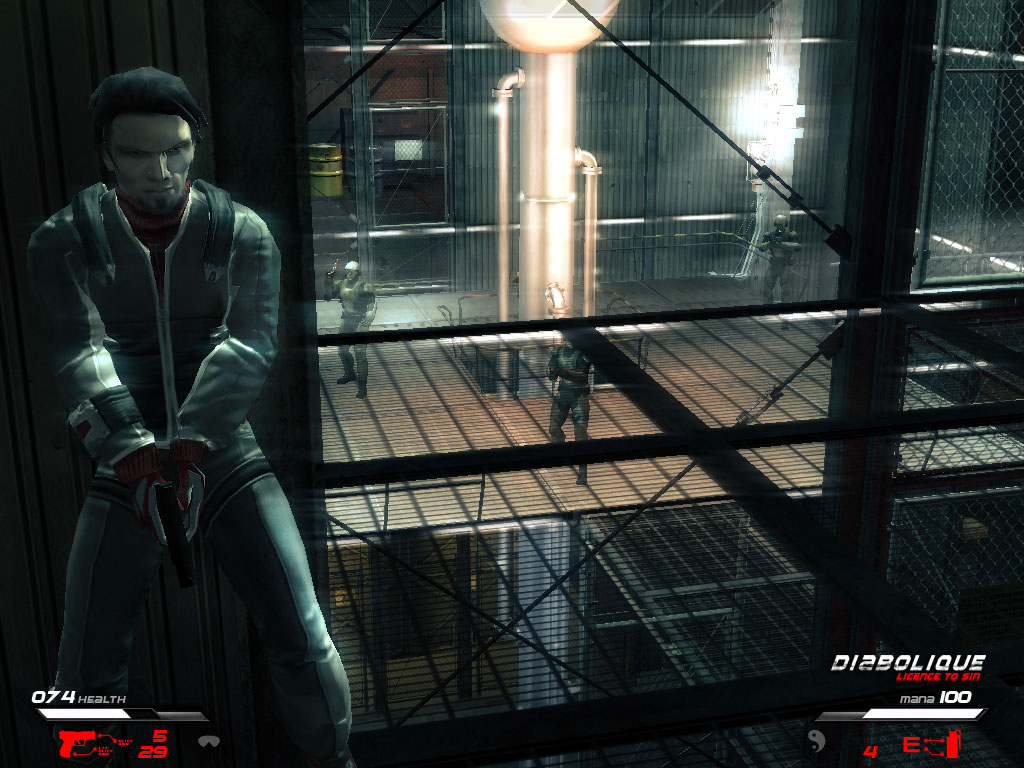Click the grey goggles icon
This screenshot has height=768, width=1024.
click(x=208, y=743)
